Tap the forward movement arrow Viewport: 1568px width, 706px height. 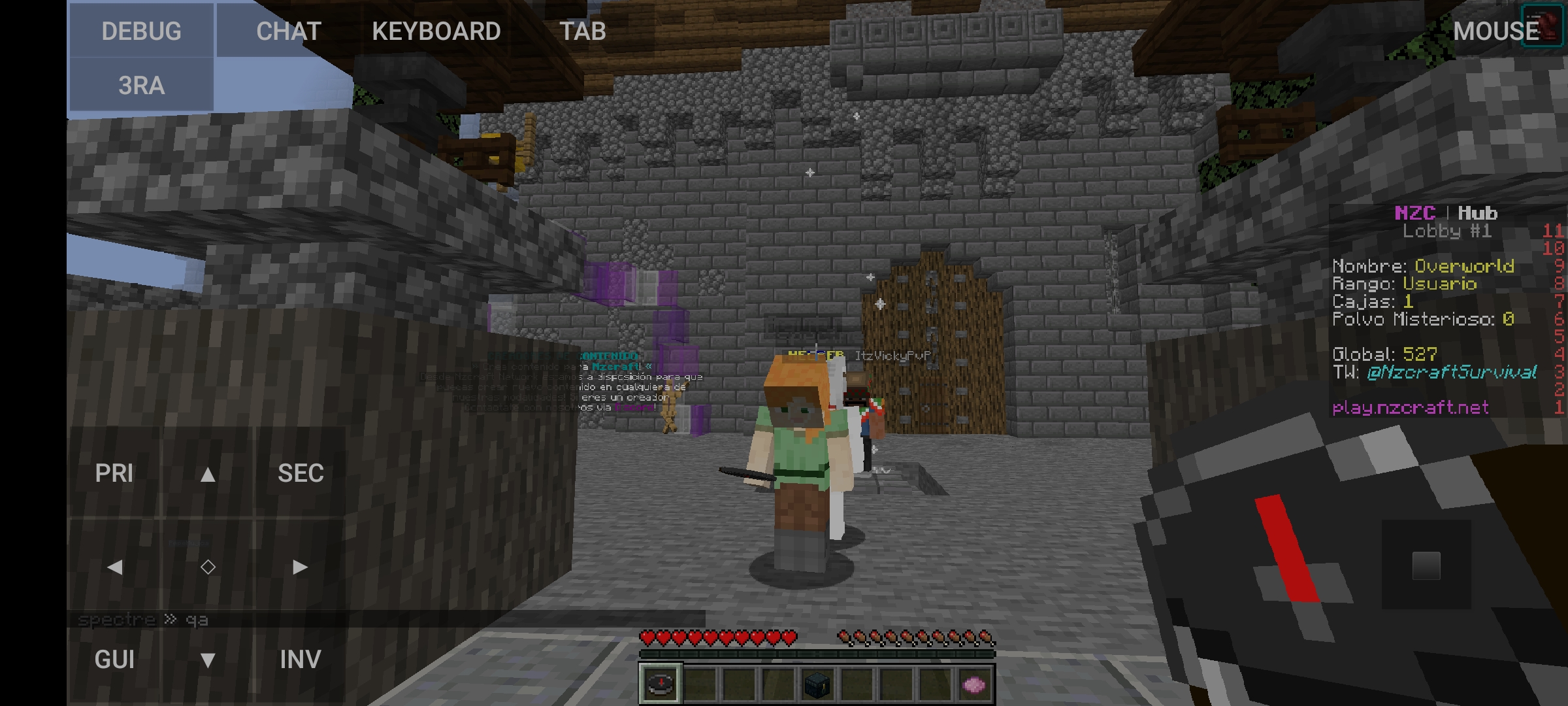[208, 473]
